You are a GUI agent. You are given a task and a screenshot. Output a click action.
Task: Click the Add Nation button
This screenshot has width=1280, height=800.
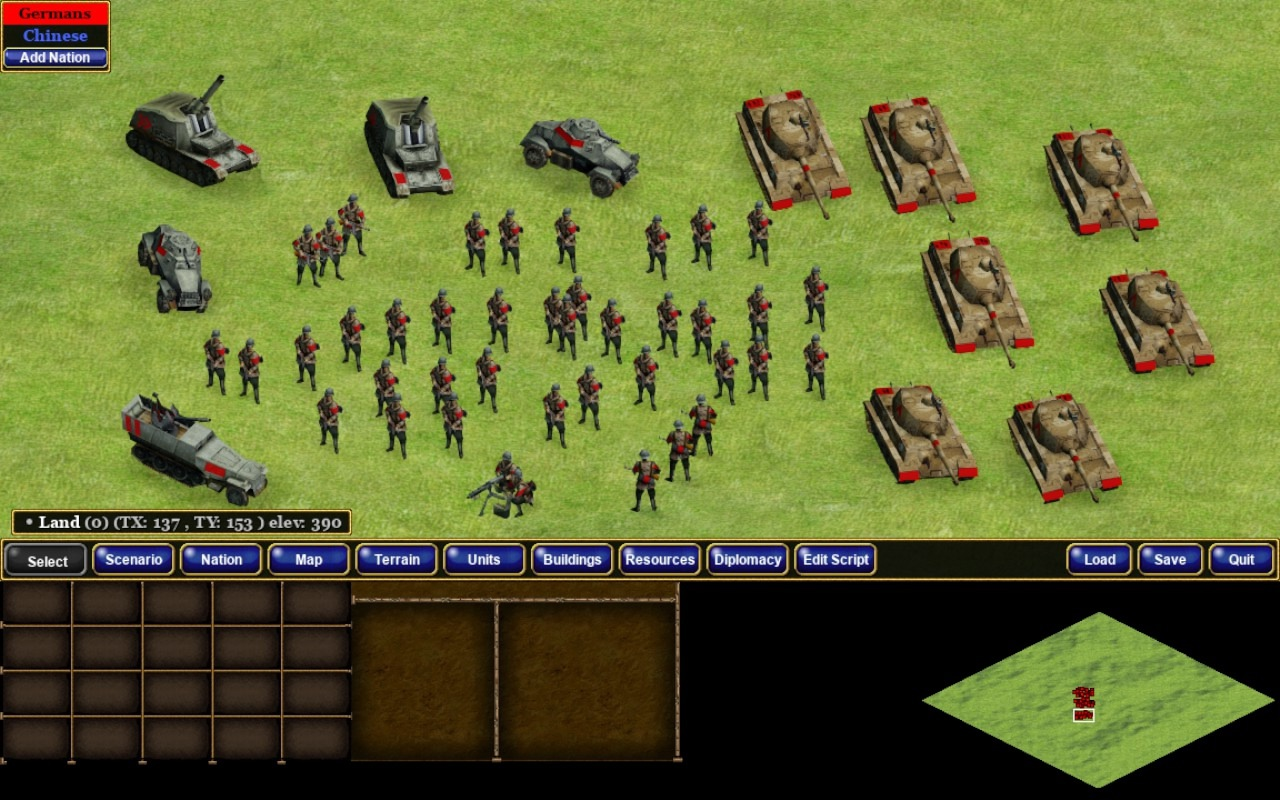click(55, 58)
